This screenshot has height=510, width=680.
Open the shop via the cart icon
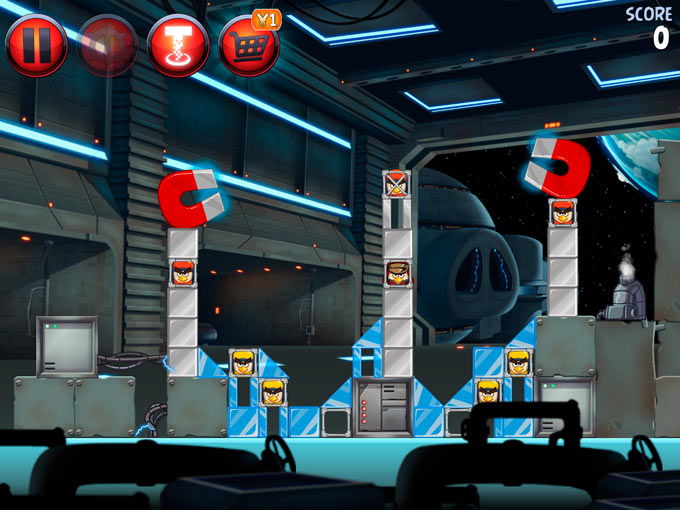coord(248,45)
